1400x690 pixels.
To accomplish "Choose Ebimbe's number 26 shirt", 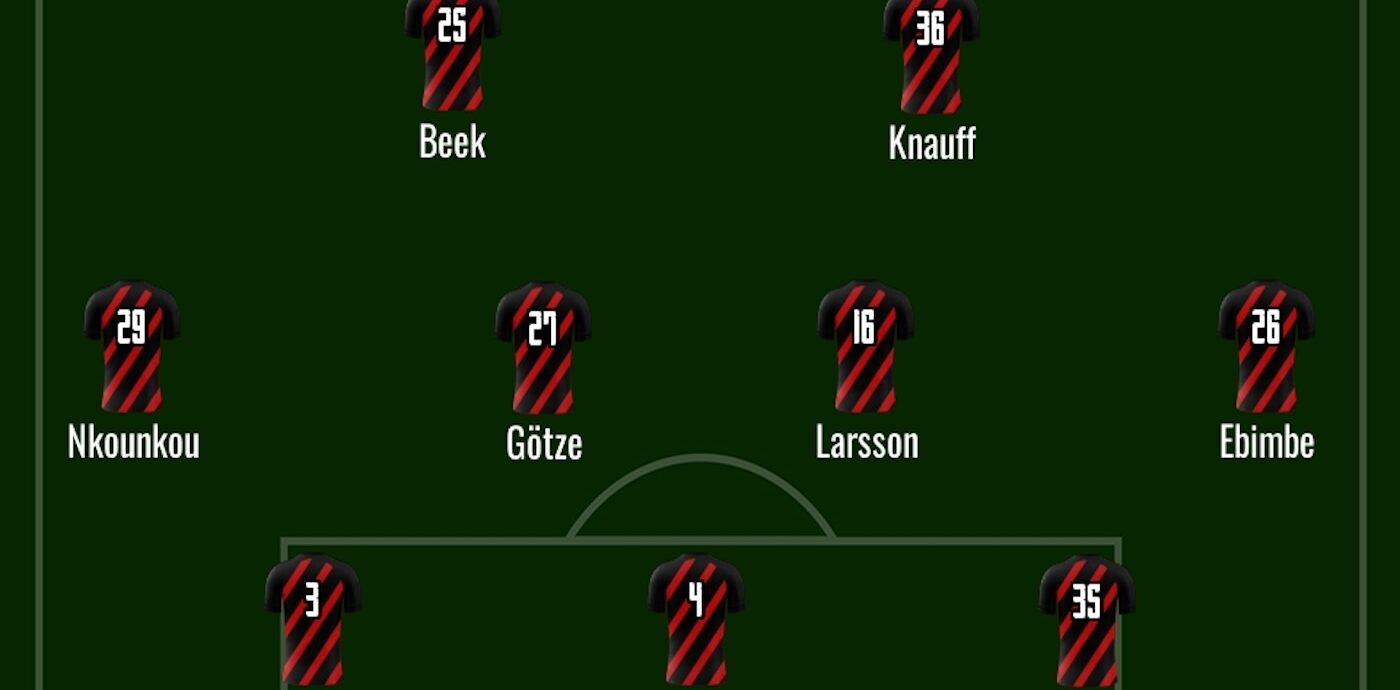I will [x=1266, y=345].
